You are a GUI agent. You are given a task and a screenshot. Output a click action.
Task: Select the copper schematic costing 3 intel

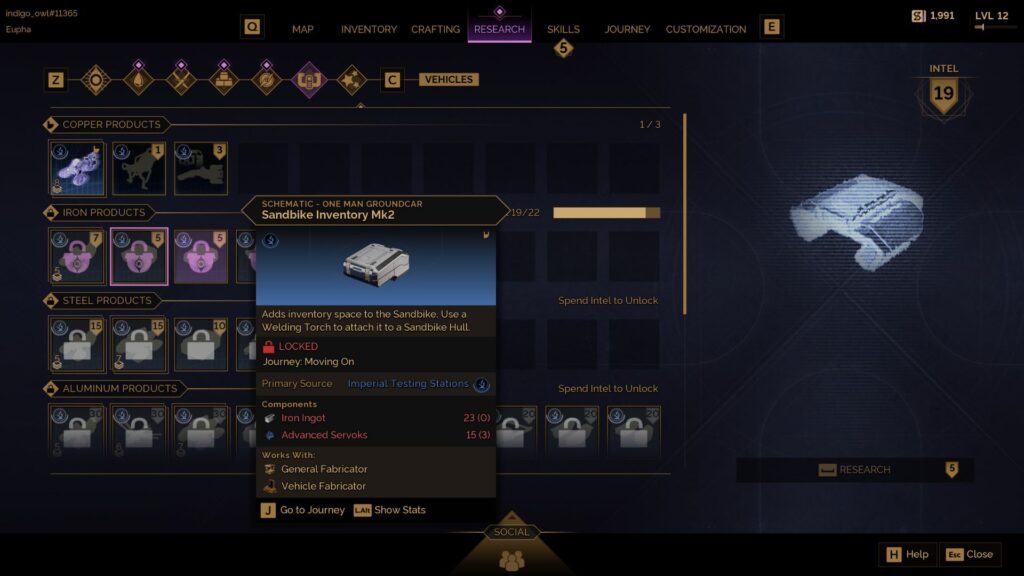pos(201,168)
